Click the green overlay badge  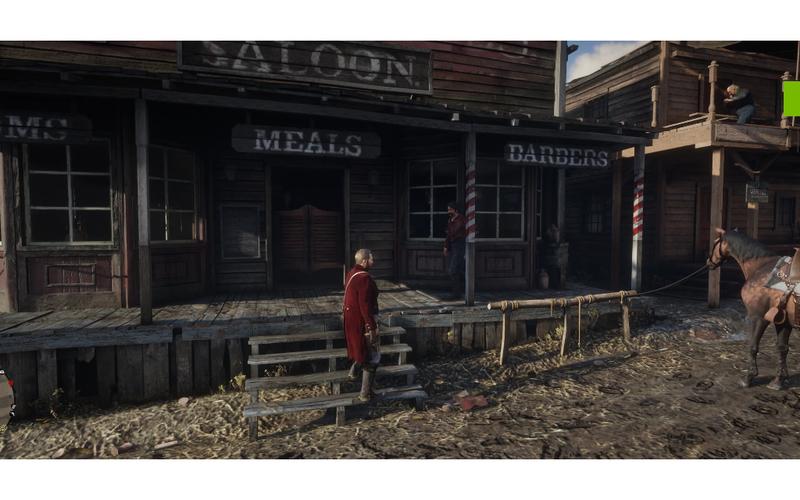point(791,98)
